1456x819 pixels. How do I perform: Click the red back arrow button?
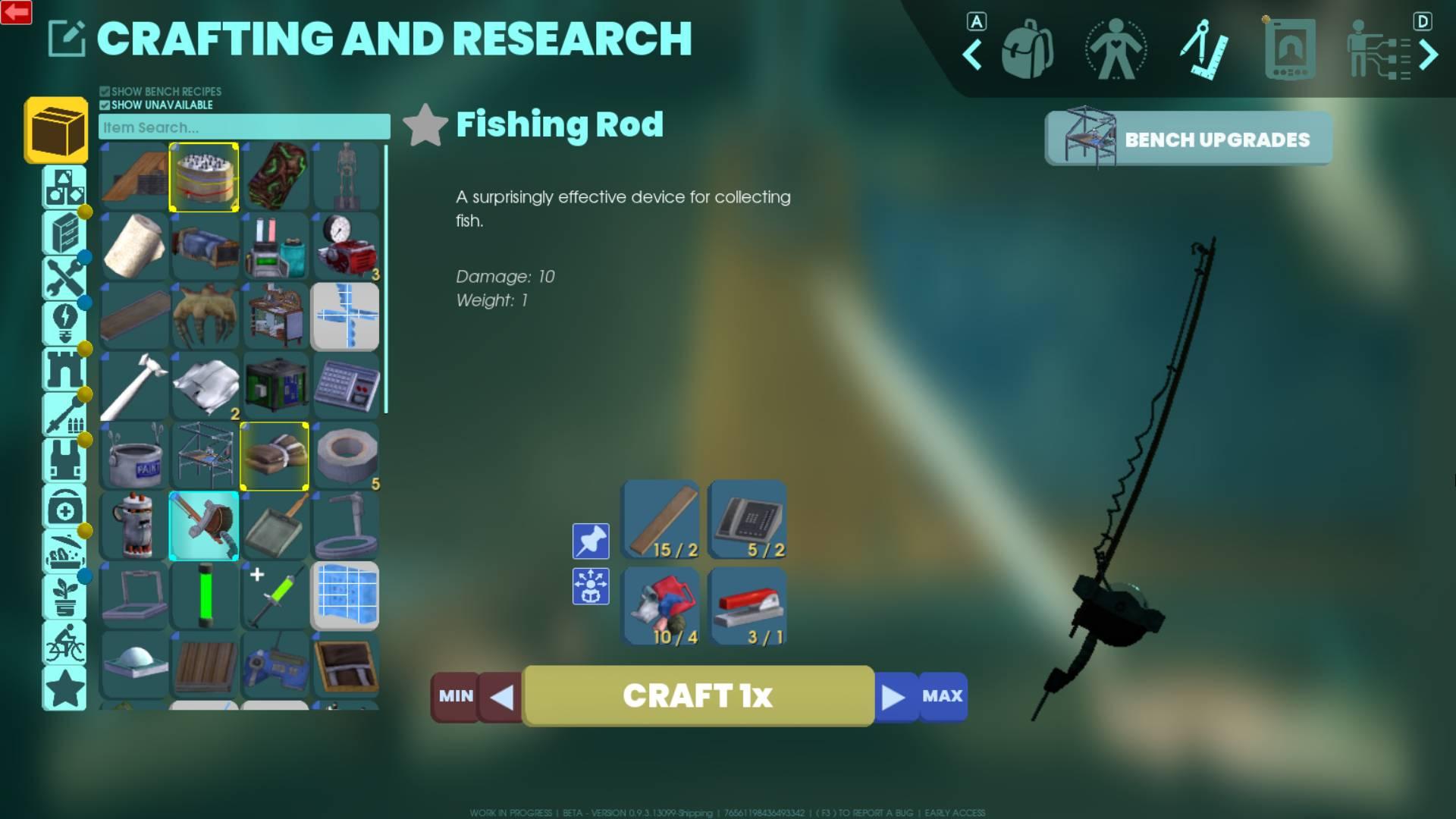click(16, 12)
